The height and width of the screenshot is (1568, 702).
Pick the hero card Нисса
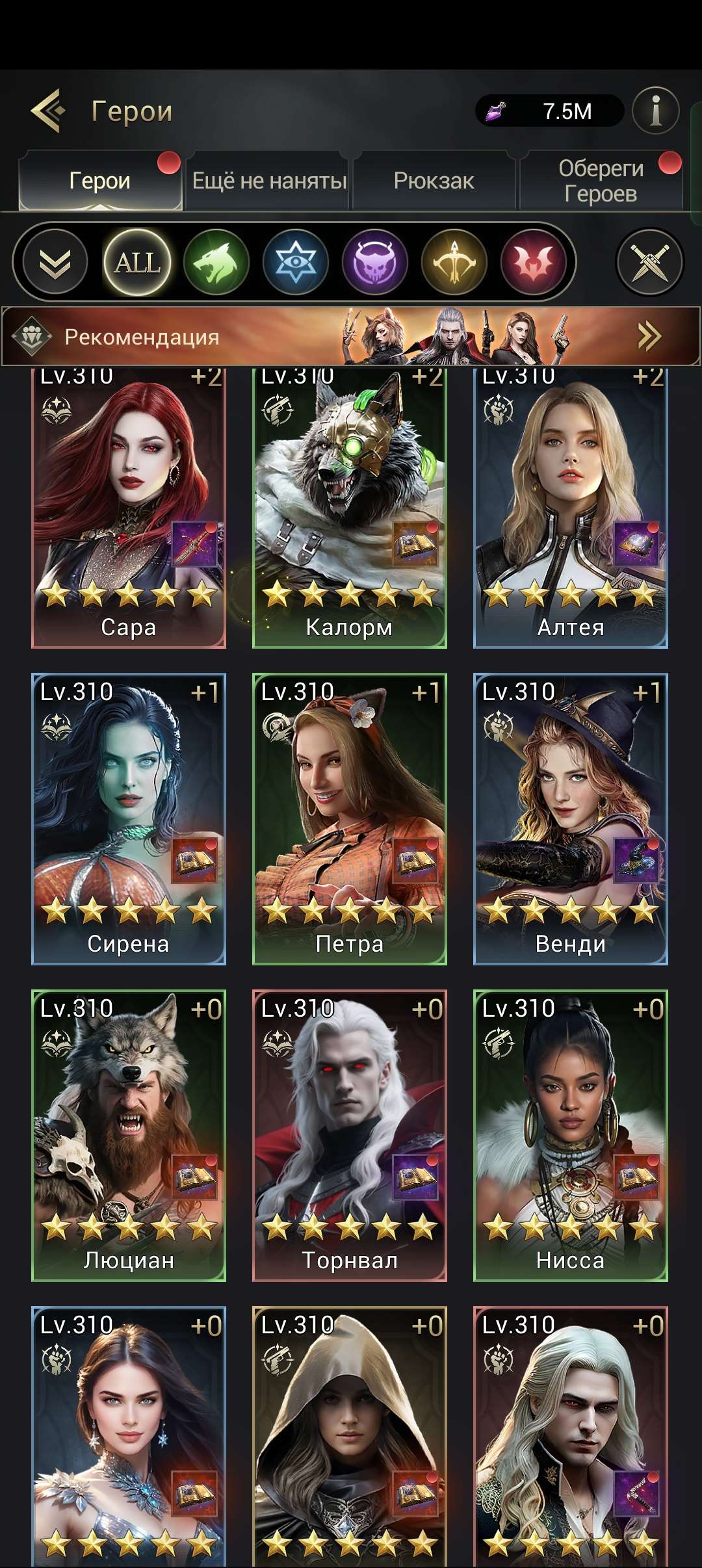click(x=571, y=1136)
